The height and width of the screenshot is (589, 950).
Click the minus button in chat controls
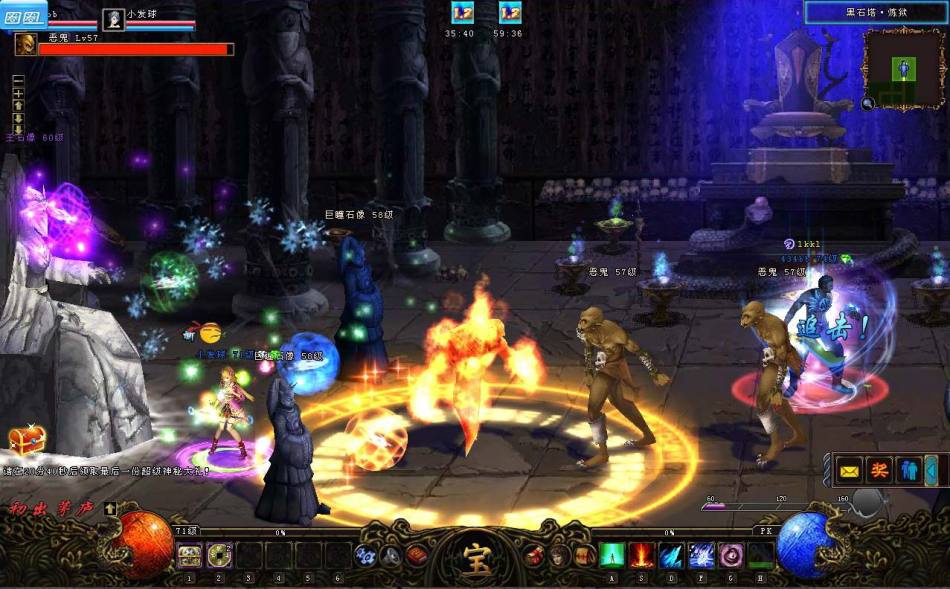pyautogui.click(x=18, y=79)
